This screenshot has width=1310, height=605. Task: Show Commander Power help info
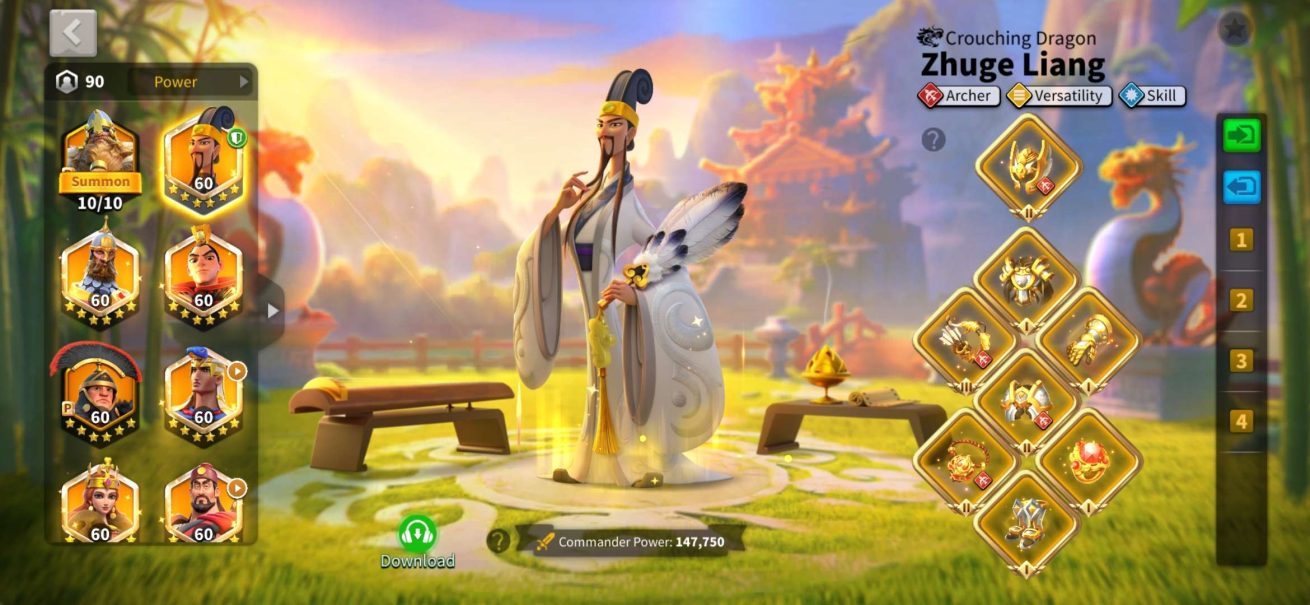click(498, 541)
